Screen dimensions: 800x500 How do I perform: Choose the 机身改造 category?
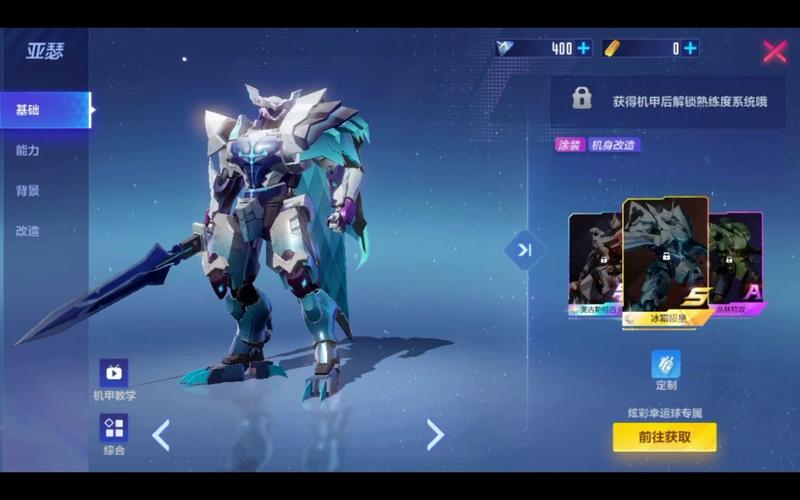[614, 145]
